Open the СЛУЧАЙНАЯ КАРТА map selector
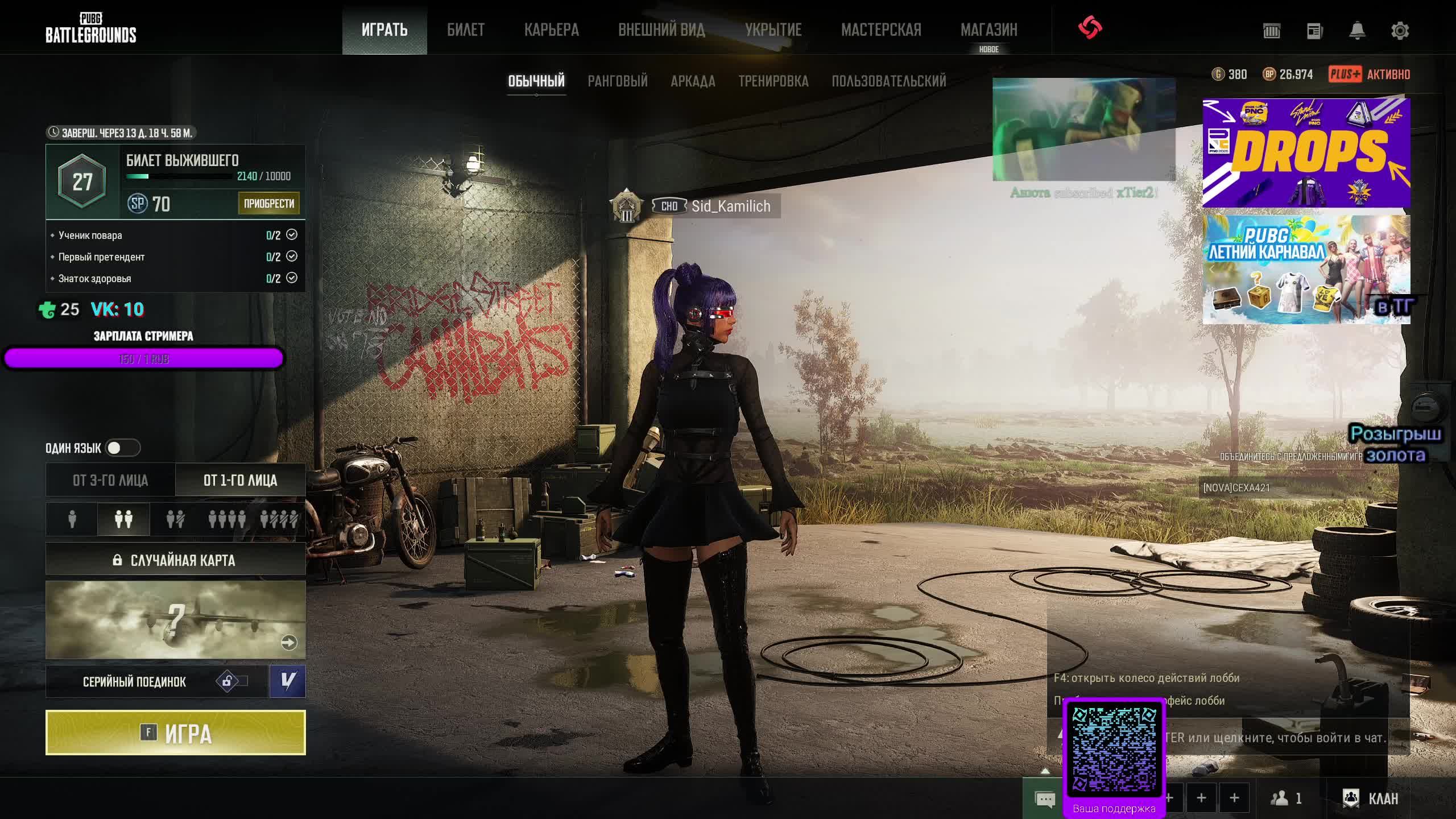Viewport: 1456px width, 819px height. pyautogui.click(x=175, y=560)
